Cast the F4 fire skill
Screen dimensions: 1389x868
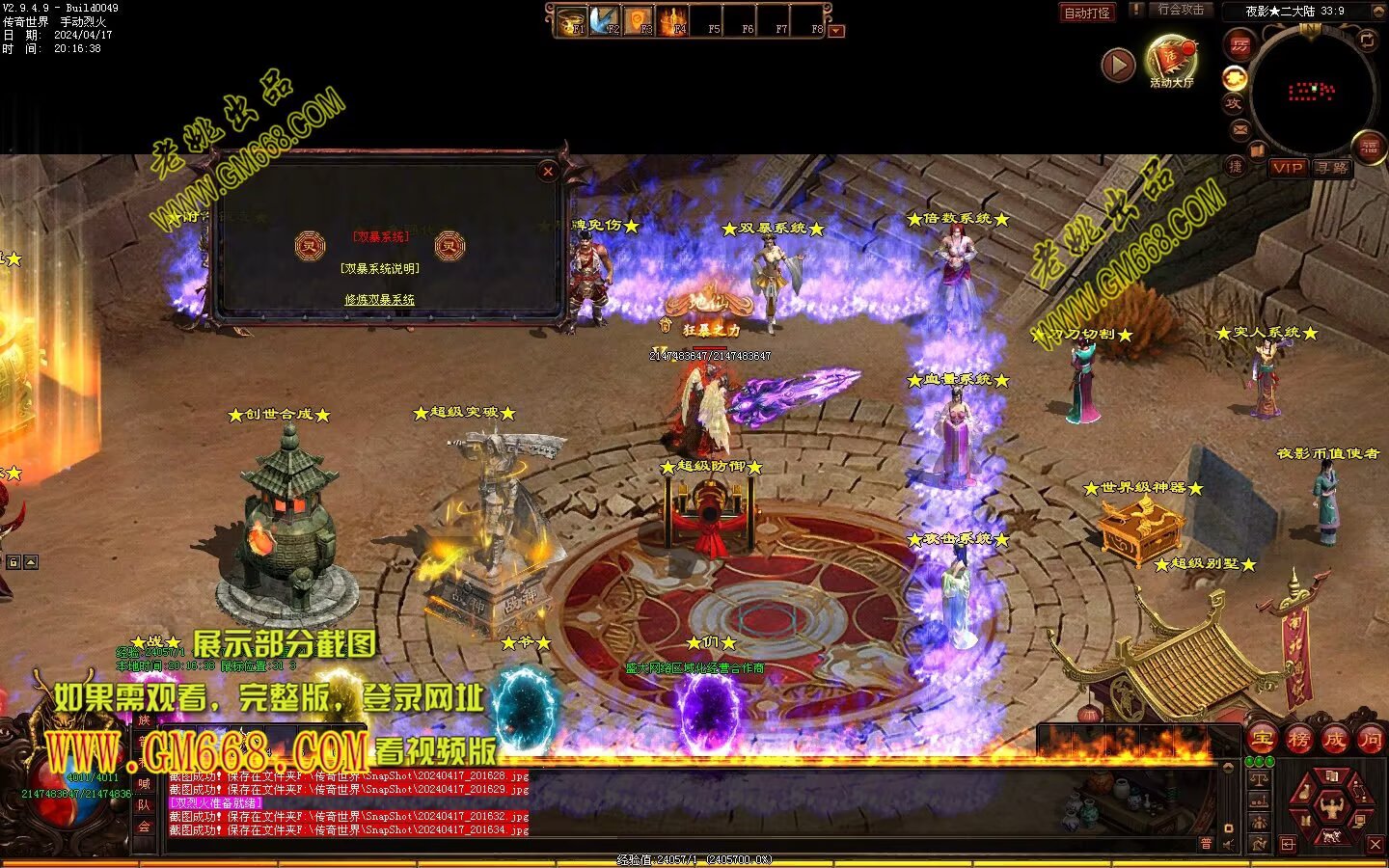coord(673,21)
